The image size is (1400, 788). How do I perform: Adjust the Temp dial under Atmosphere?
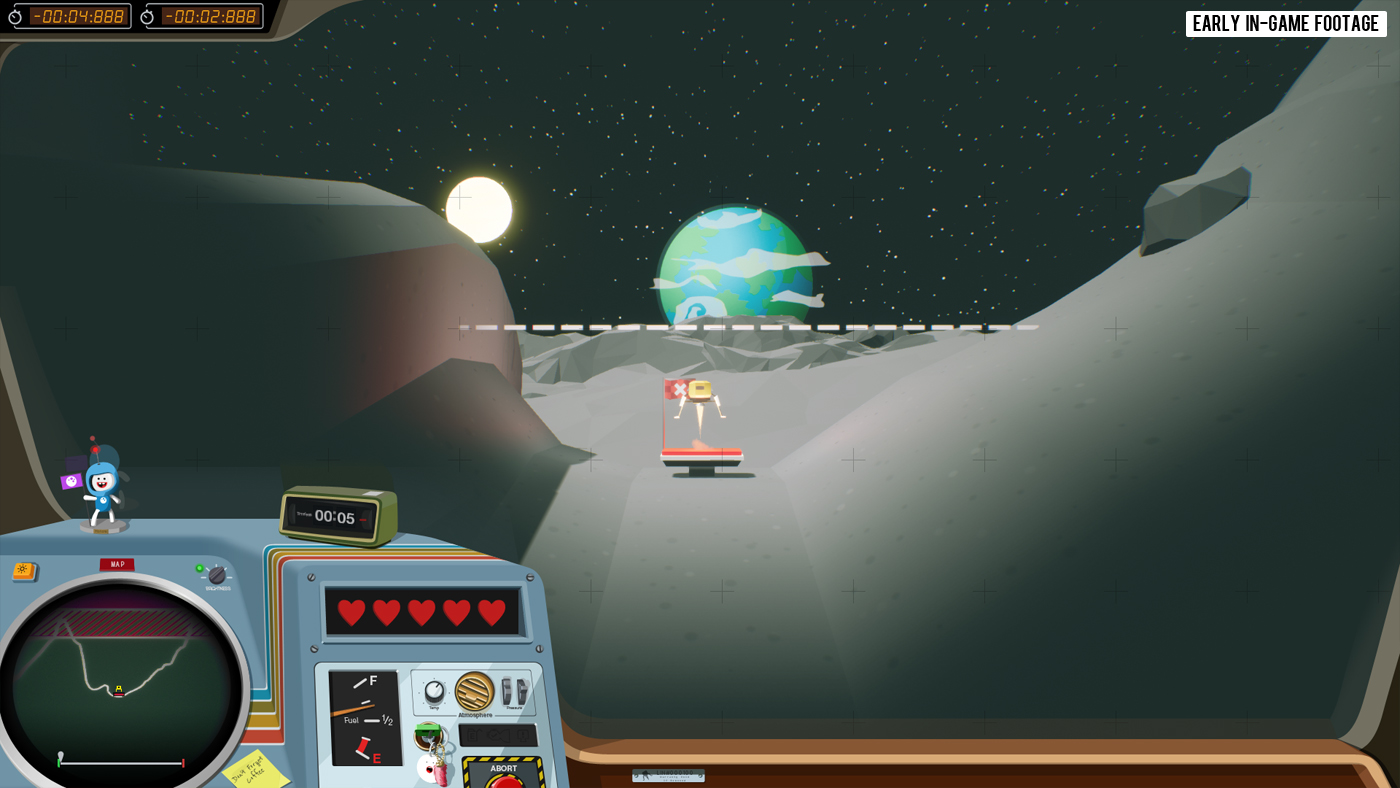click(x=434, y=691)
